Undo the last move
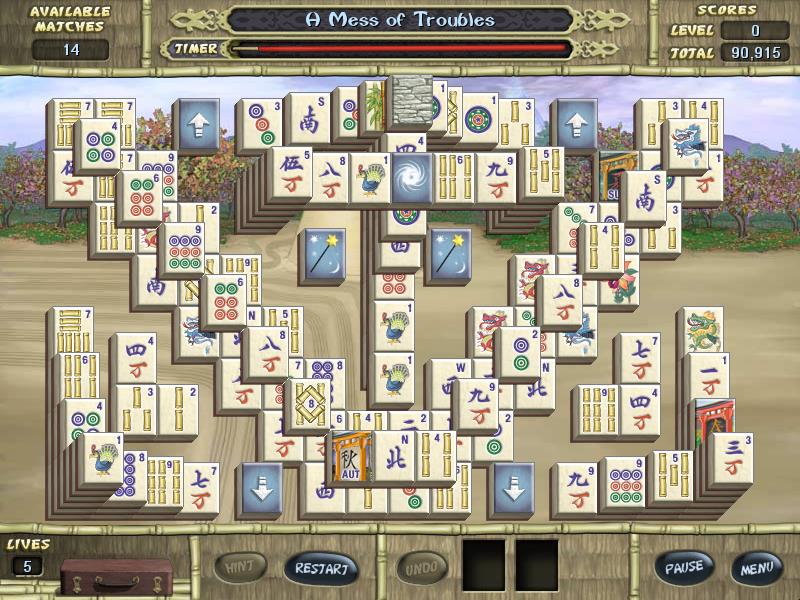 click(x=422, y=568)
